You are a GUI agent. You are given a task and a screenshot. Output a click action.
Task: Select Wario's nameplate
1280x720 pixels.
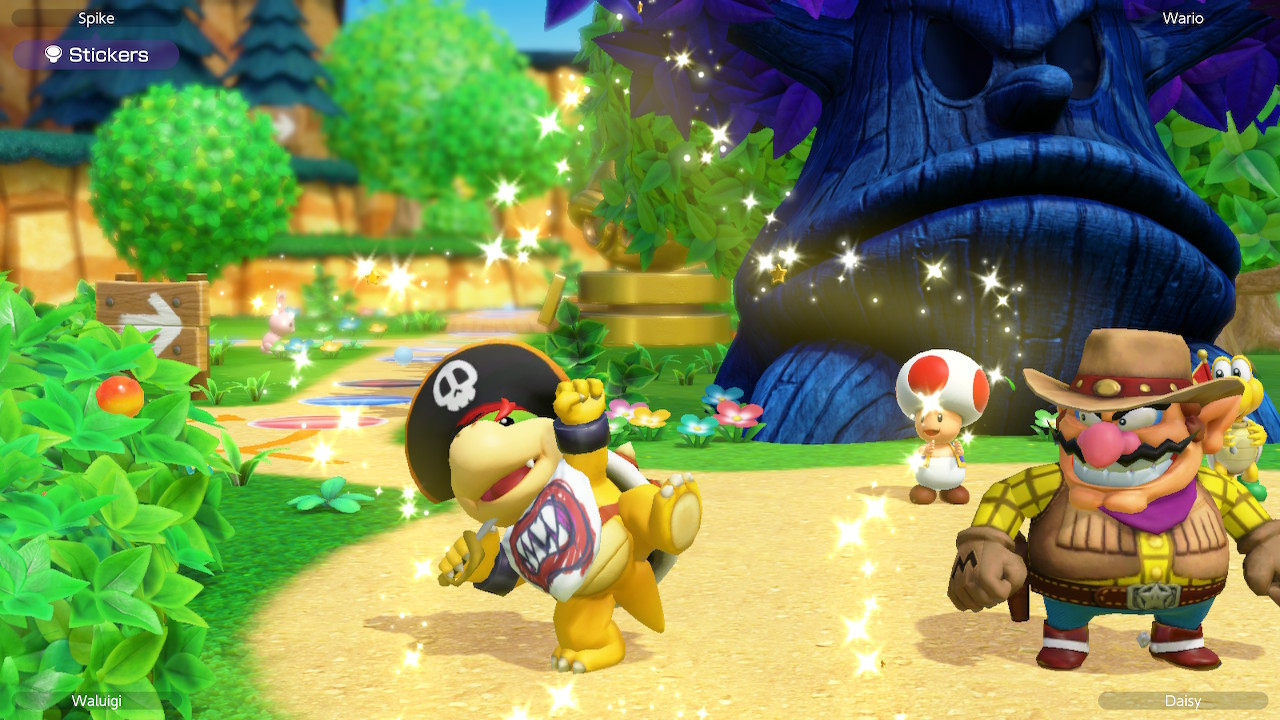1181,17
